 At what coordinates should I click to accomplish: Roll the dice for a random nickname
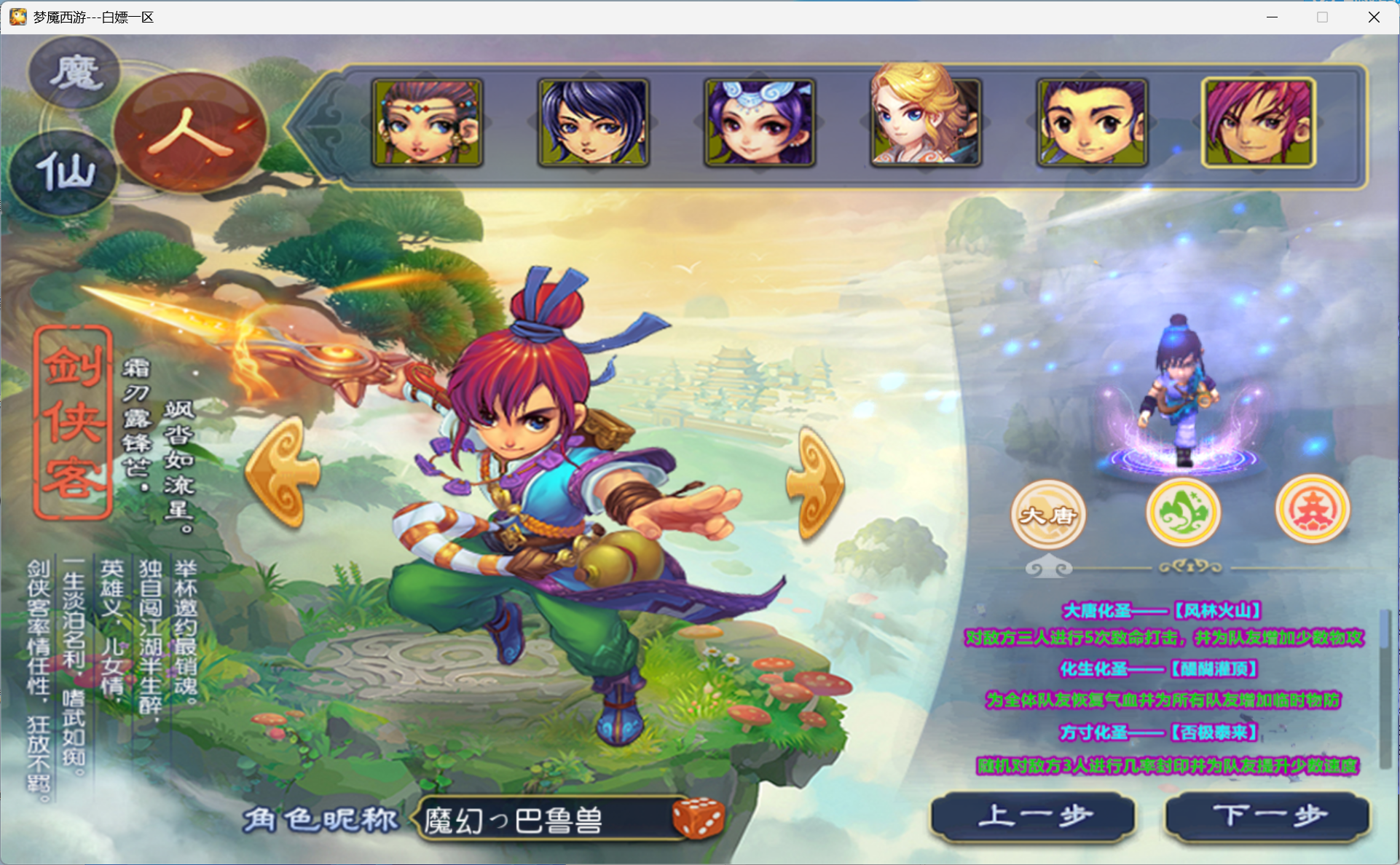click(698, 817)
